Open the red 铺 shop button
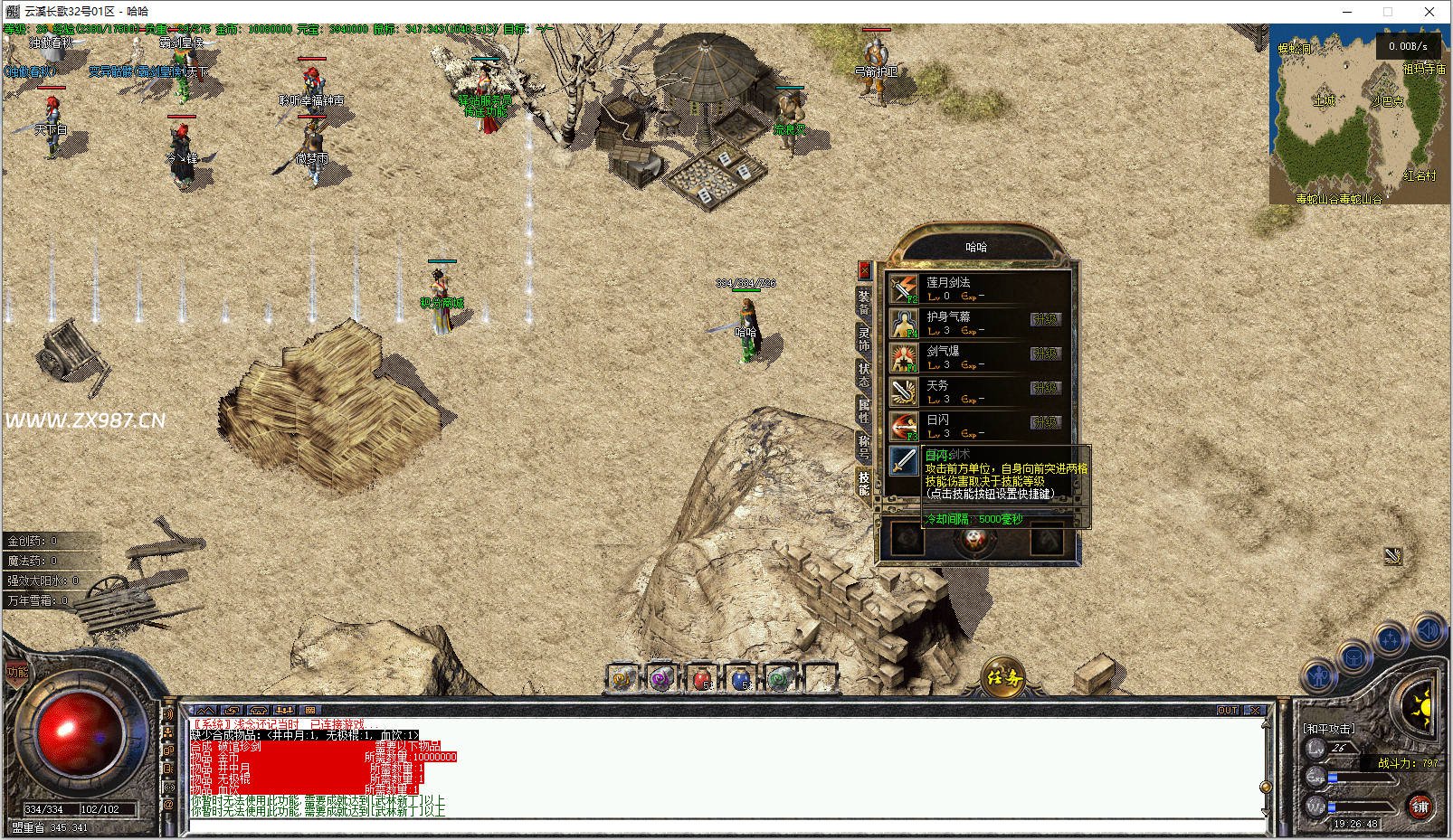Viewport: 1453px width, 840px height. coord(1420,806)
